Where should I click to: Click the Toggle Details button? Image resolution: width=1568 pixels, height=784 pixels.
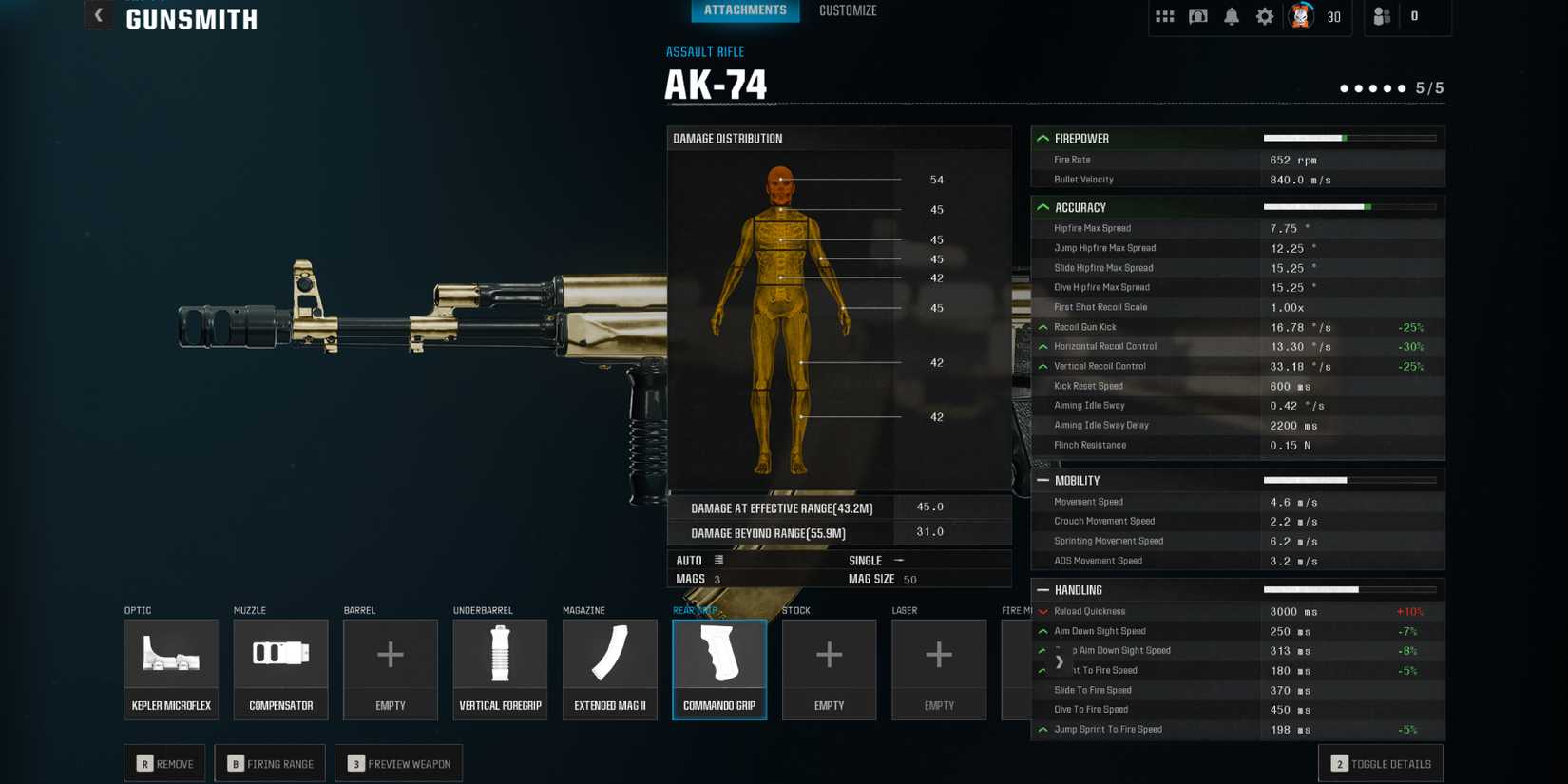(1380, 763)
